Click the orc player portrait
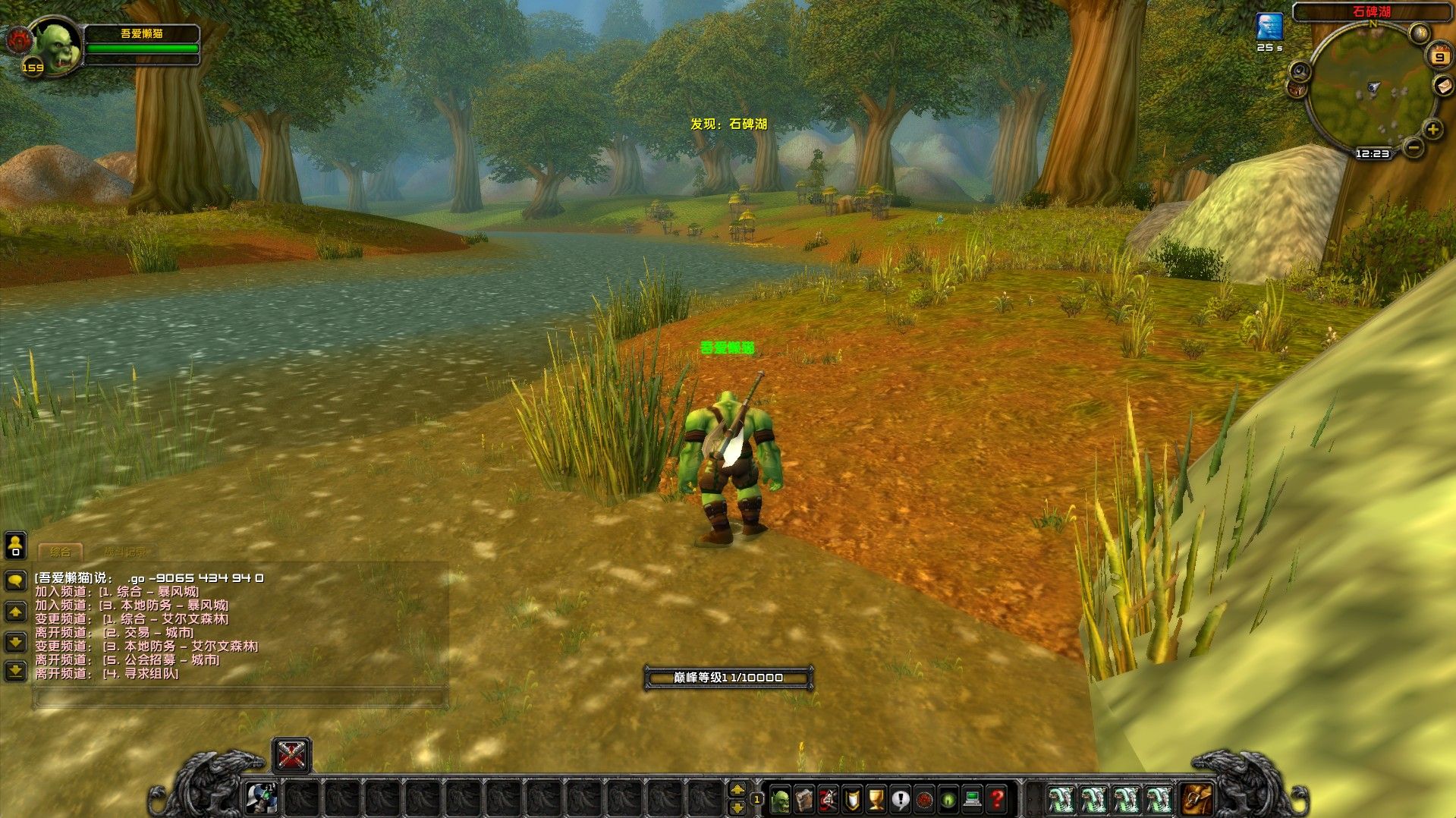 coord(56,47)
